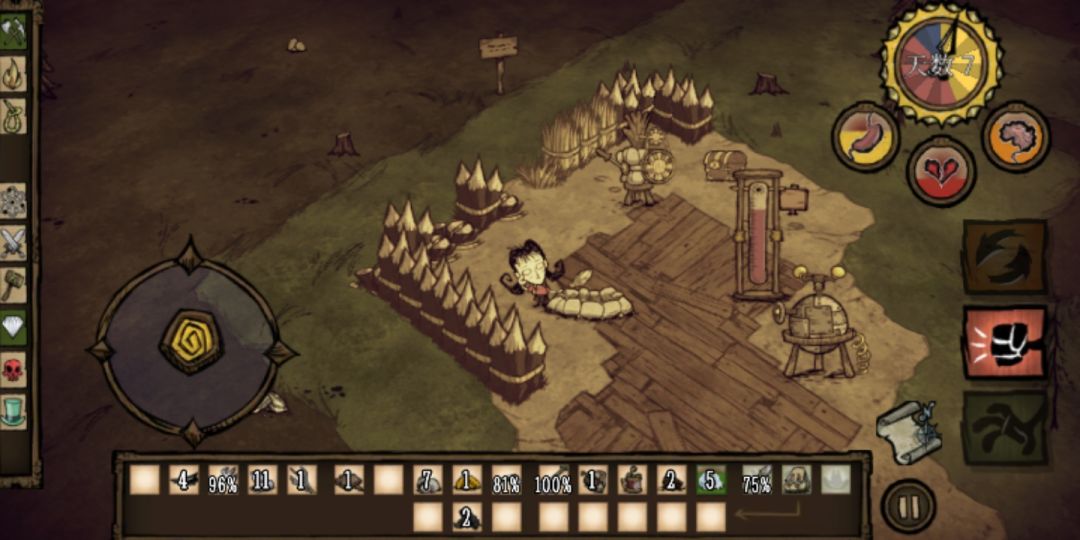1080x540 pixels.
Task: Select the Survival rope-trap crafting tab
Action: 14,114
